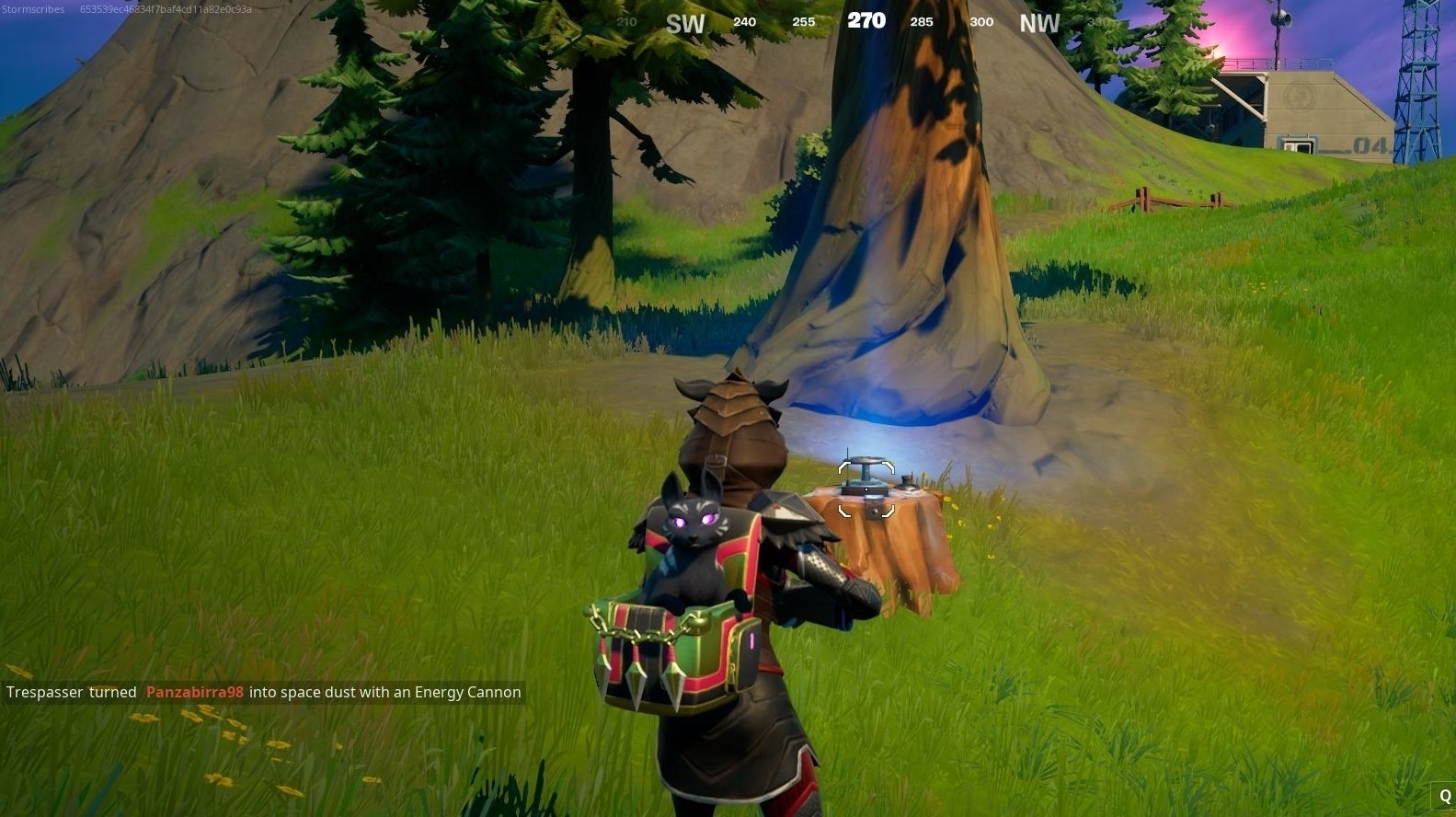
Task: Click the 210 compass heading marker
Action: [x=626, y=22]
